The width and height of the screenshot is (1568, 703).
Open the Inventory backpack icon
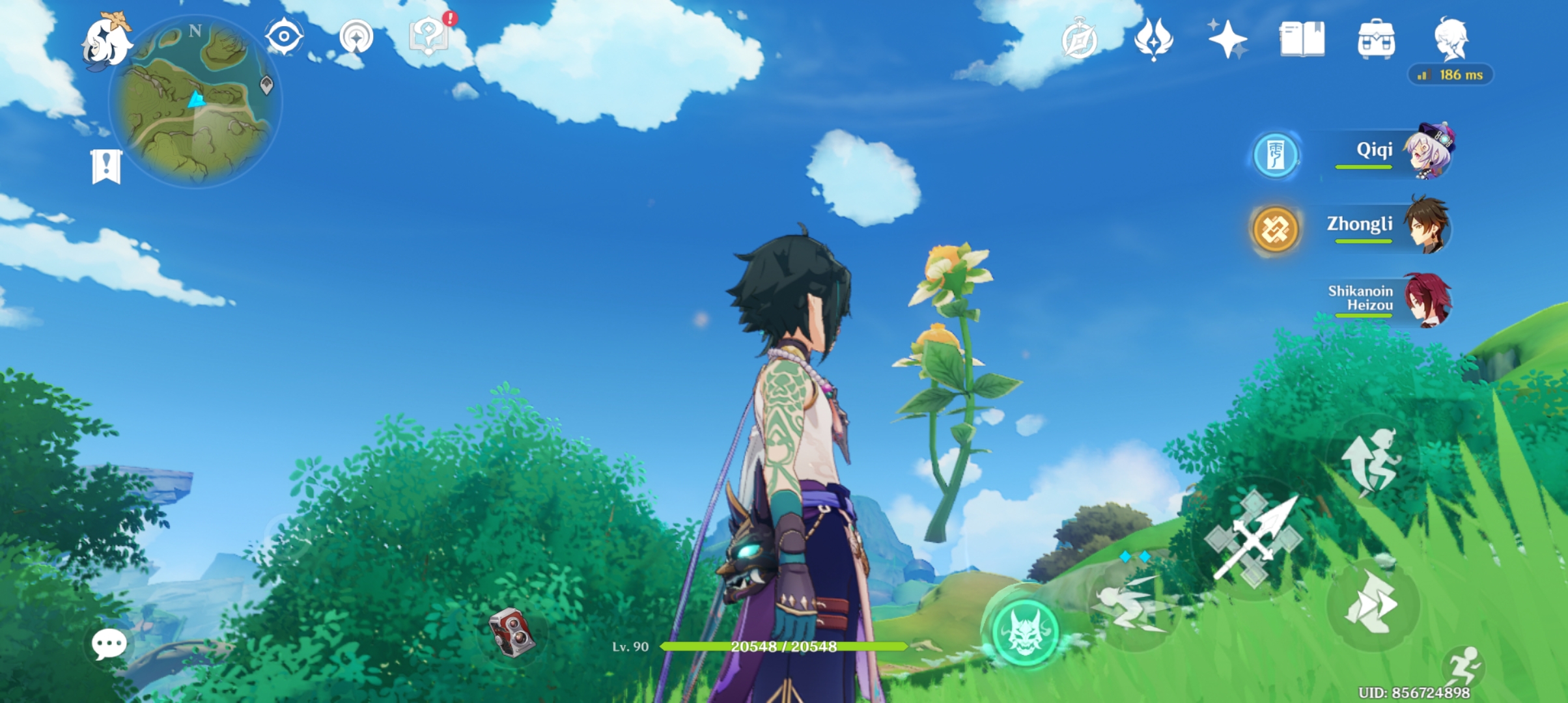1376,40
